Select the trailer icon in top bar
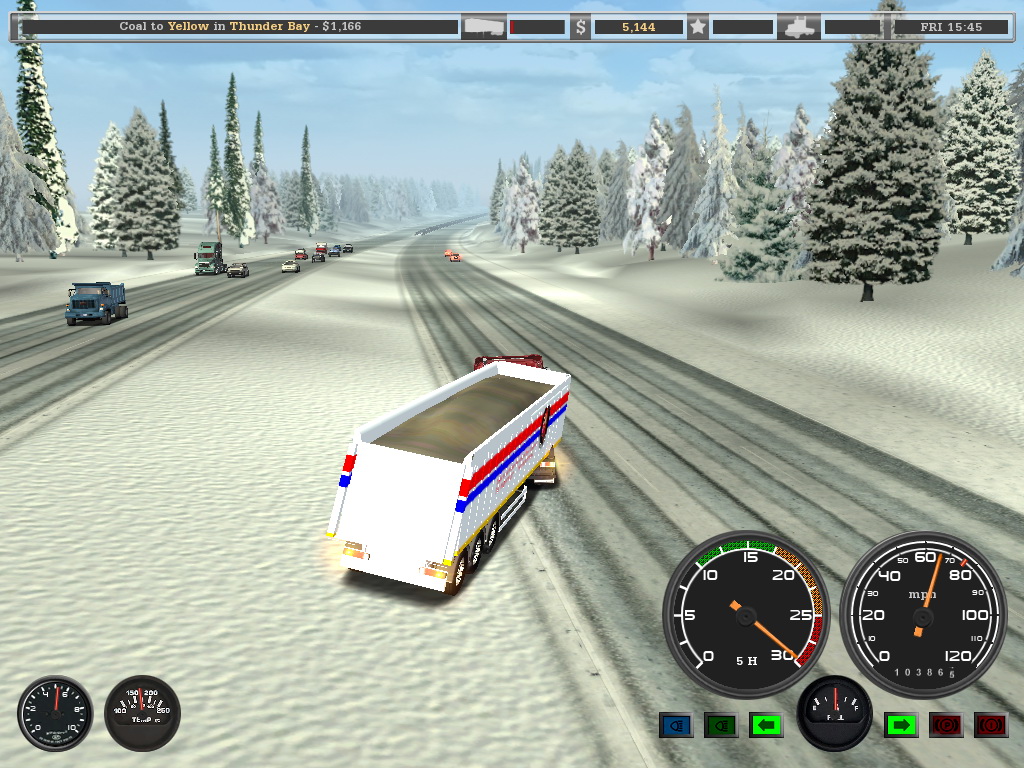 pos(483,27)
